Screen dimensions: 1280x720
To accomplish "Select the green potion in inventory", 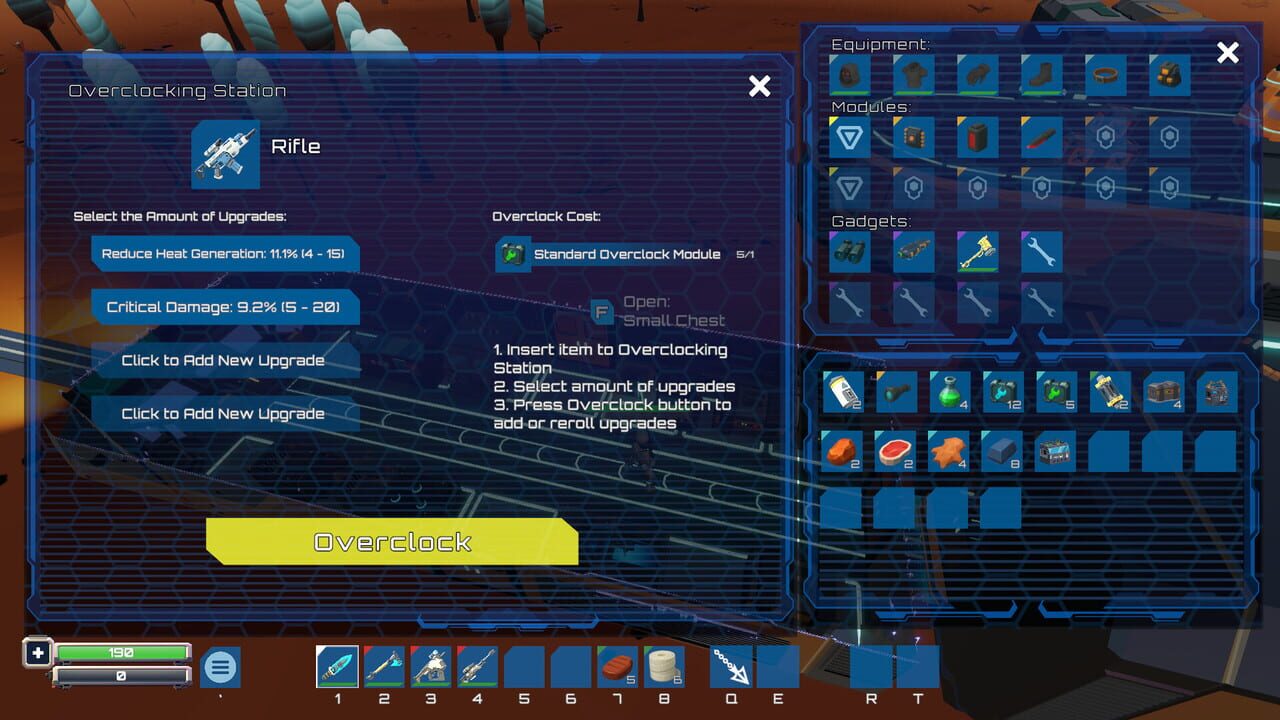I will click(x=949, y=391).
